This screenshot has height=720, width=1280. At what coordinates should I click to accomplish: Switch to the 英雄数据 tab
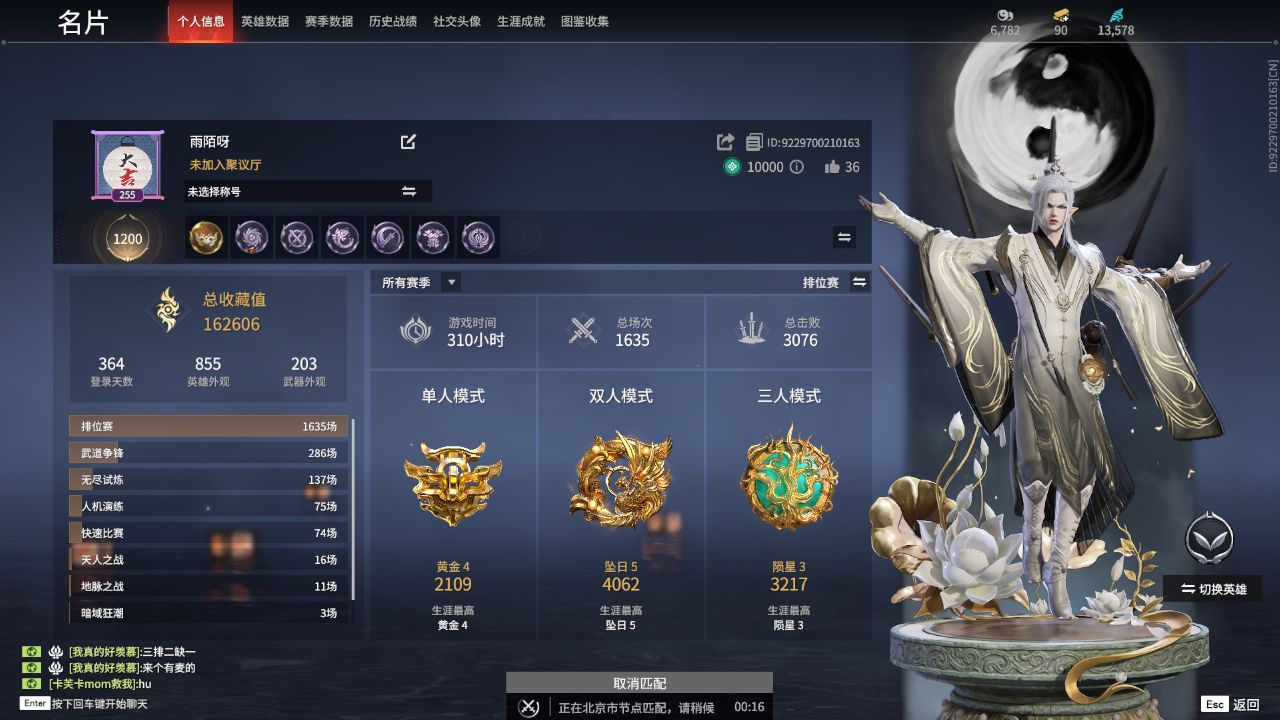tap(265, 20)
